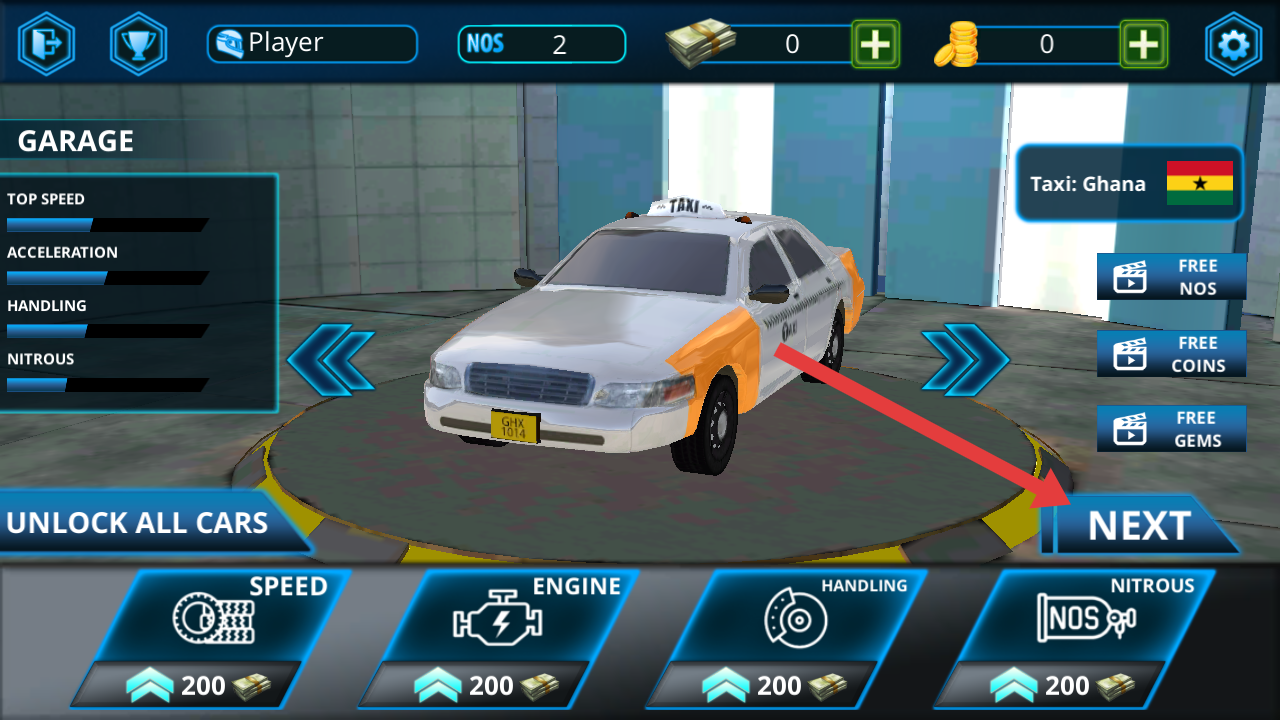The height and width of the screenshot is (720, 1280).
Task: Show the next car with right arrows
Action: pos(965,359)
